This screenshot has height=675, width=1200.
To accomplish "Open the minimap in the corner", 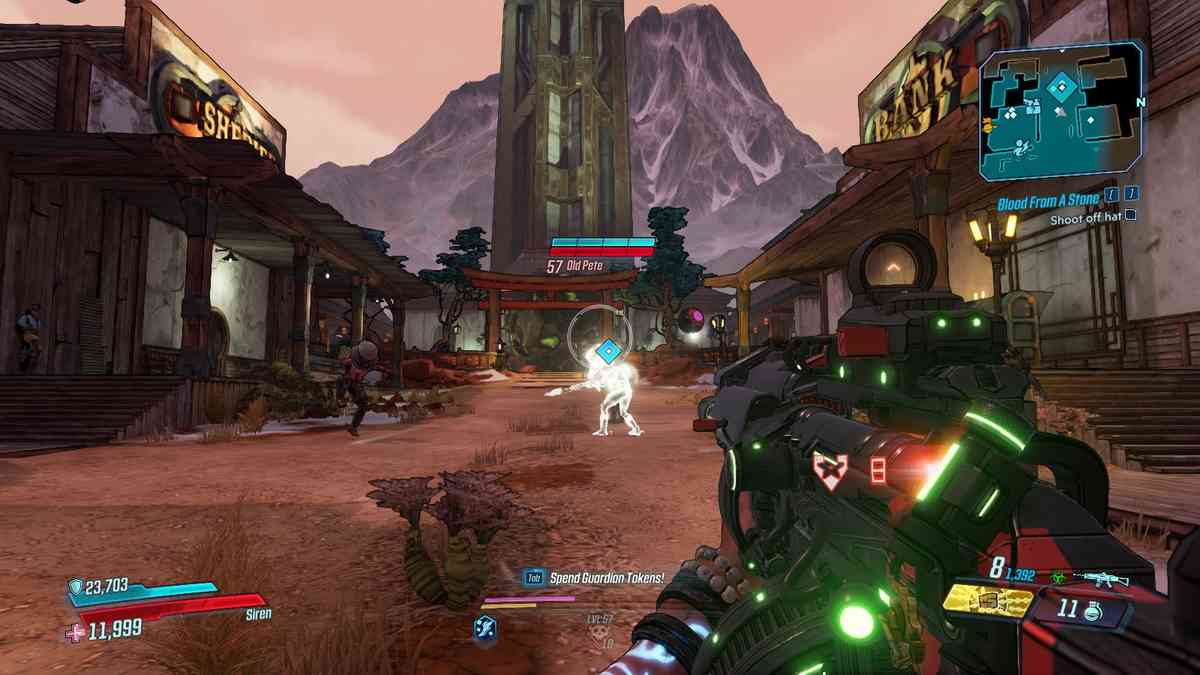I will 1061,111.
